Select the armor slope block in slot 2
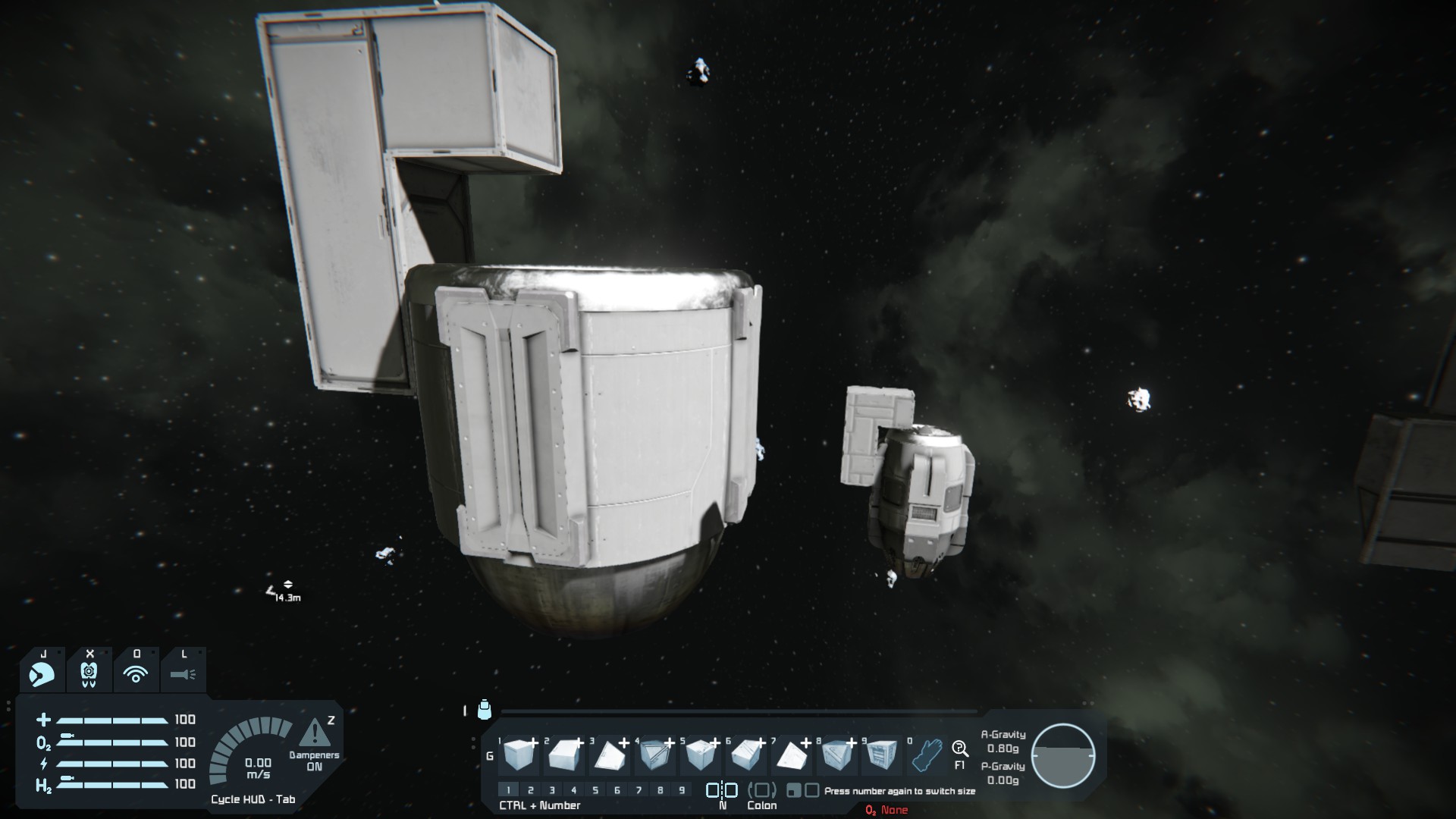1456x819 pixels. coord(563,755)
